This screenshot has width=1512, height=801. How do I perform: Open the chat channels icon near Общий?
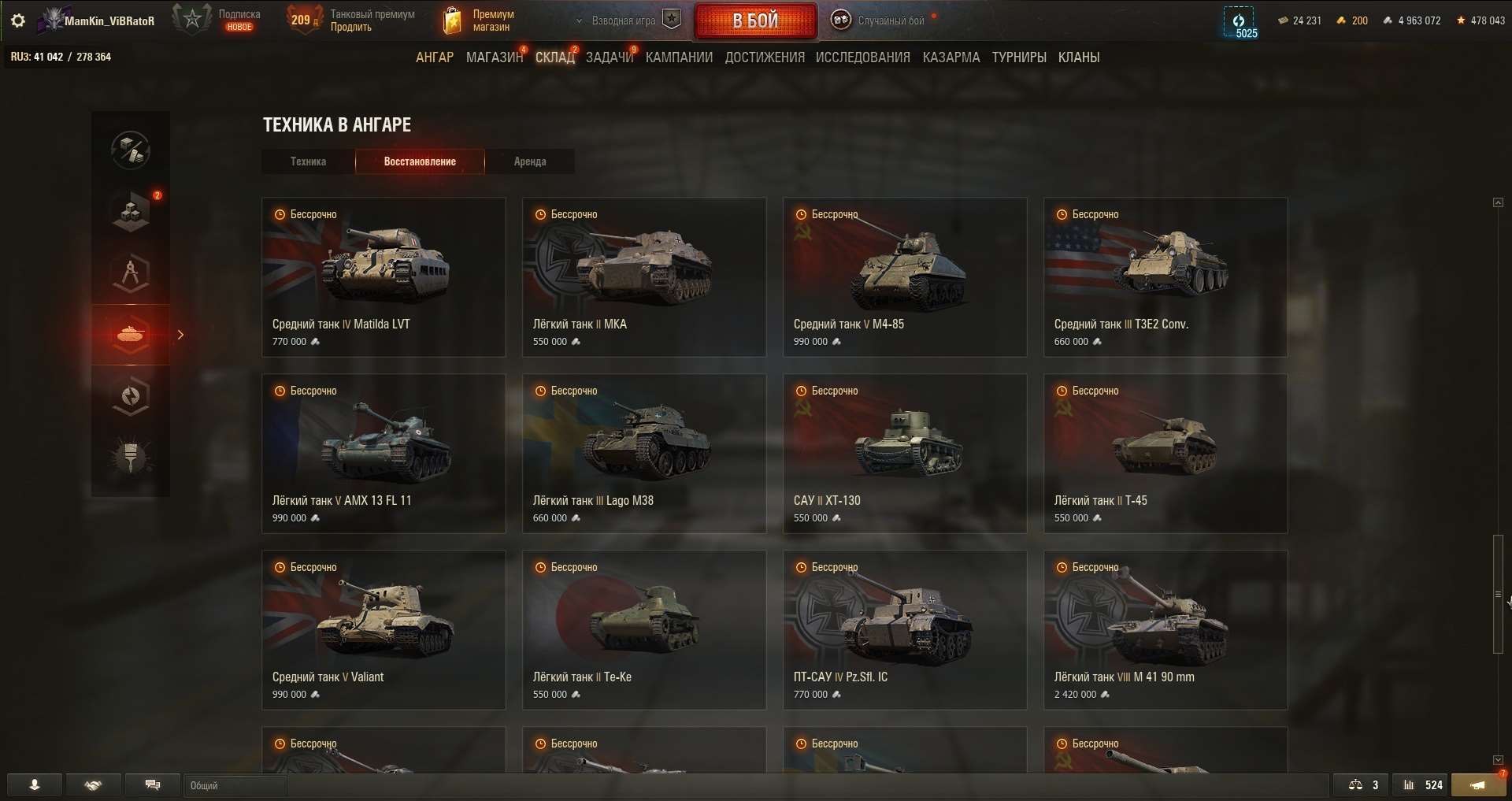tap(153, 784)
